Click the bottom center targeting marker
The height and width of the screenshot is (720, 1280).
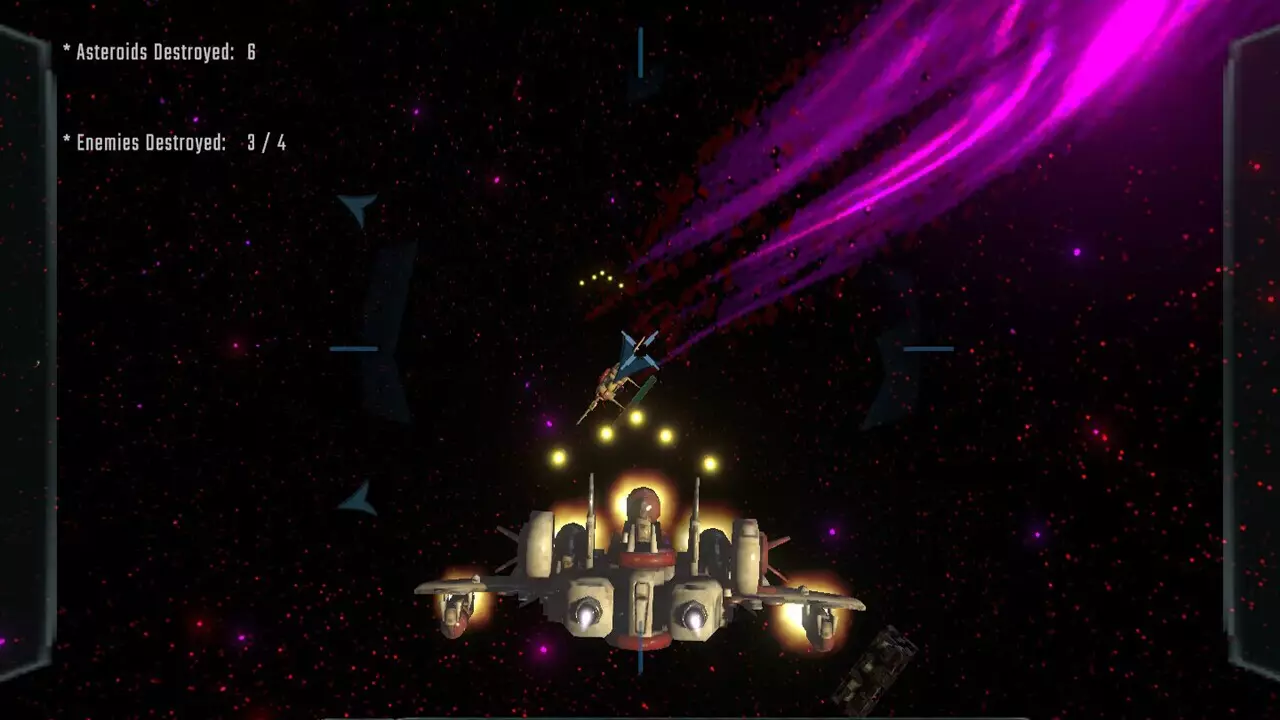click(638, 658)
